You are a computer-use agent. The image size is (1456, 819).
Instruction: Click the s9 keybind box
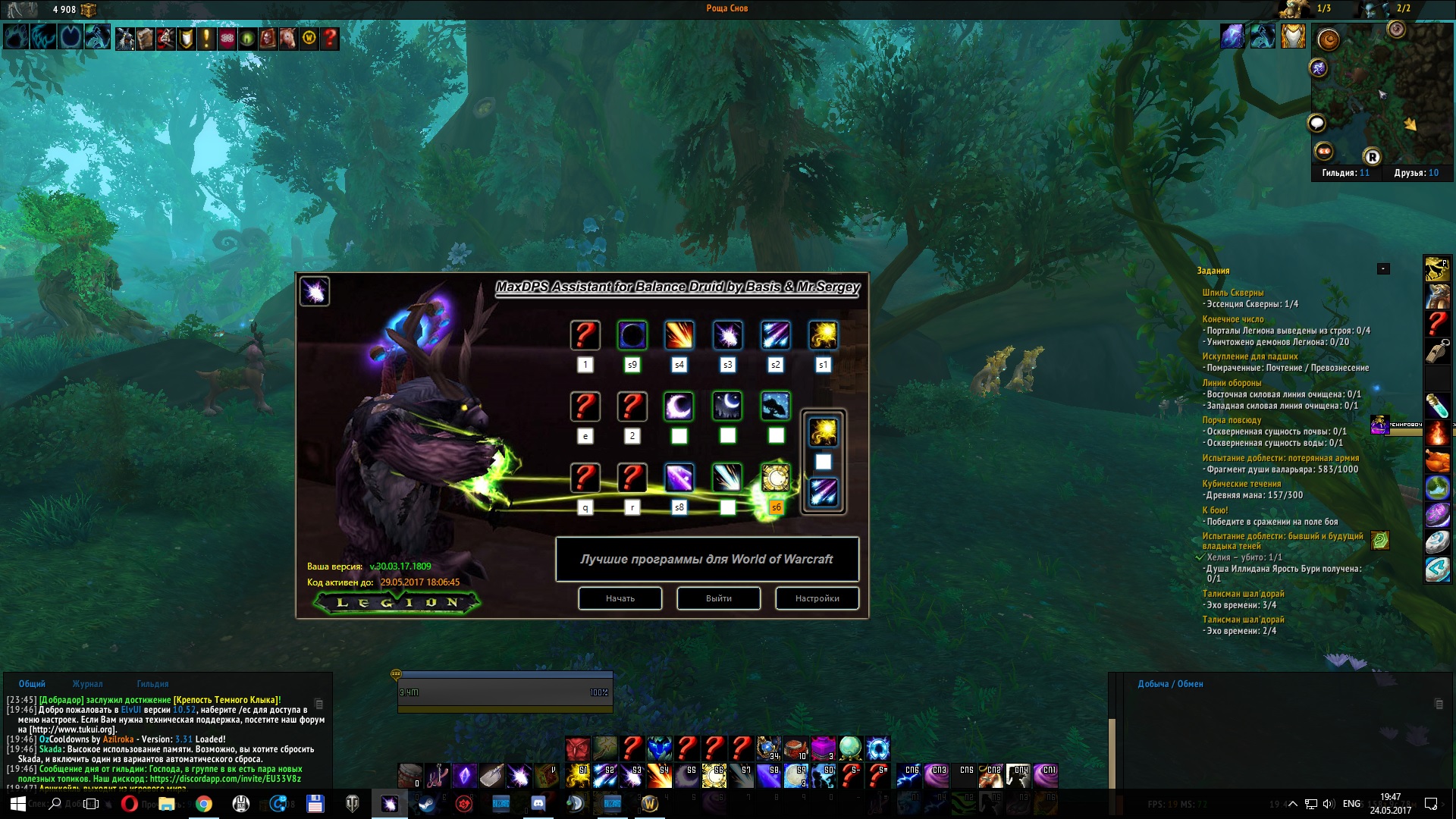click(x=632, y=365)
